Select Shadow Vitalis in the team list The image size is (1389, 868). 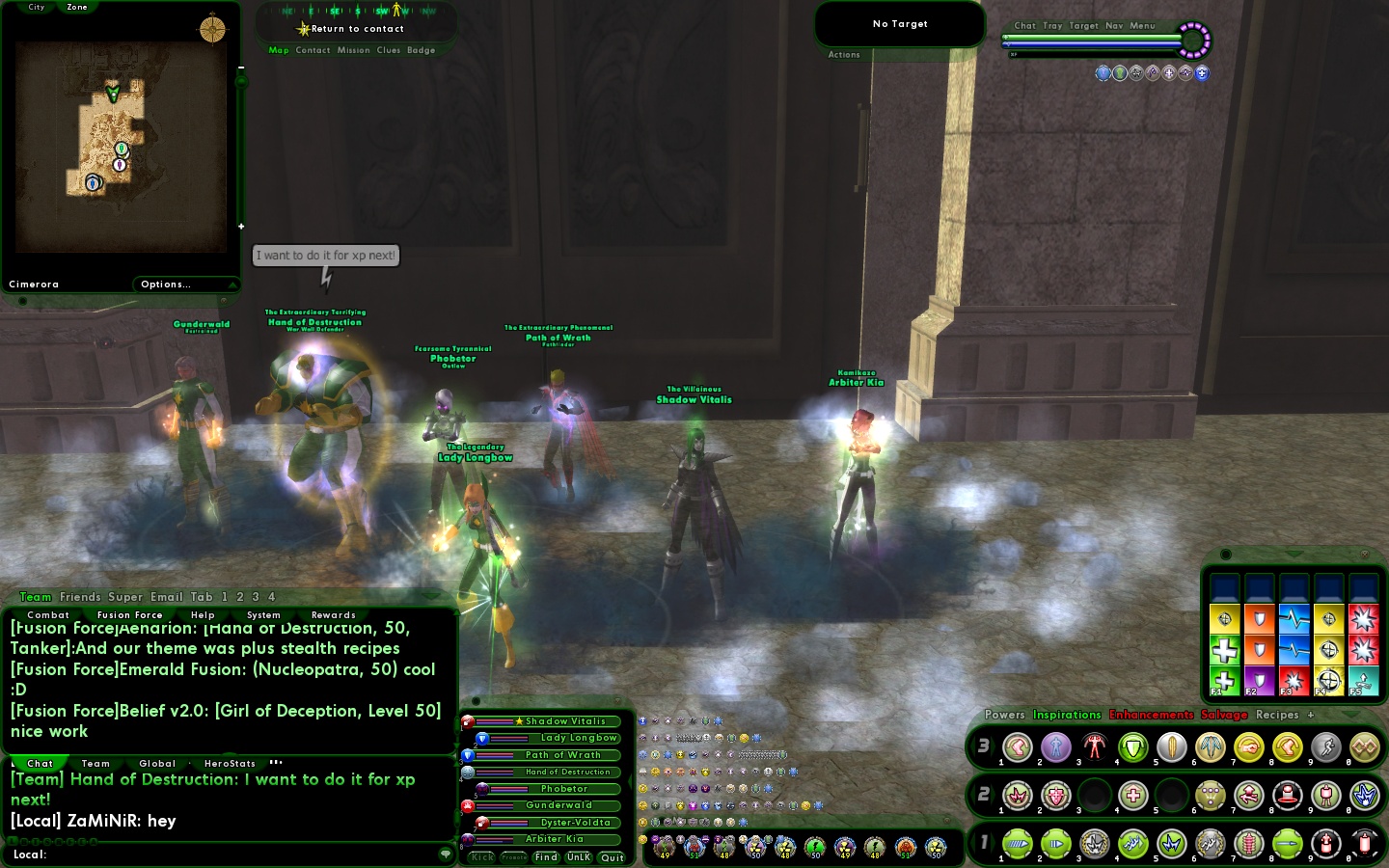(565, 721)
